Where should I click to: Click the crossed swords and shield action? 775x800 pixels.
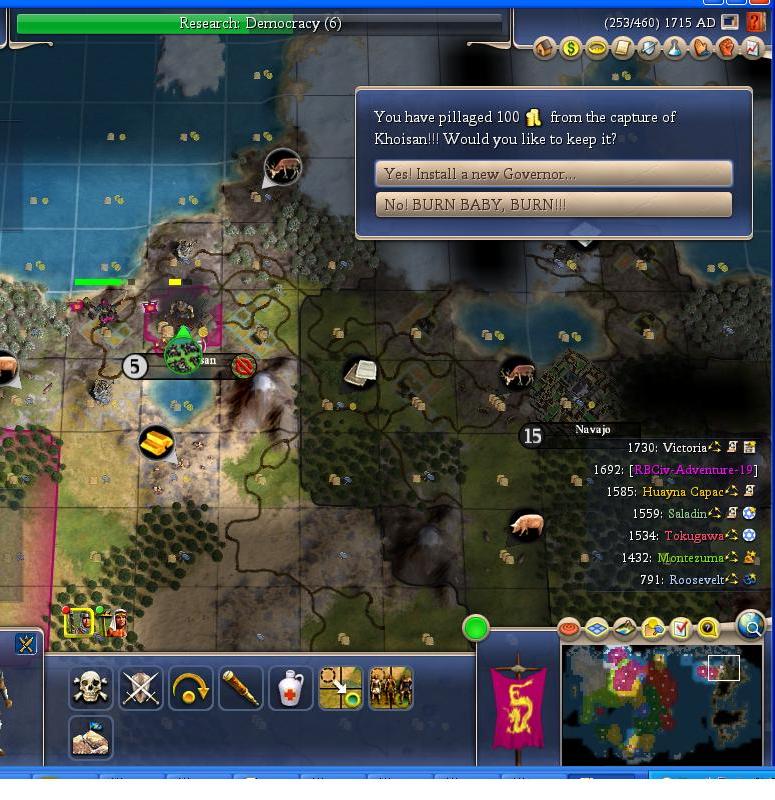tap(141, 688)
